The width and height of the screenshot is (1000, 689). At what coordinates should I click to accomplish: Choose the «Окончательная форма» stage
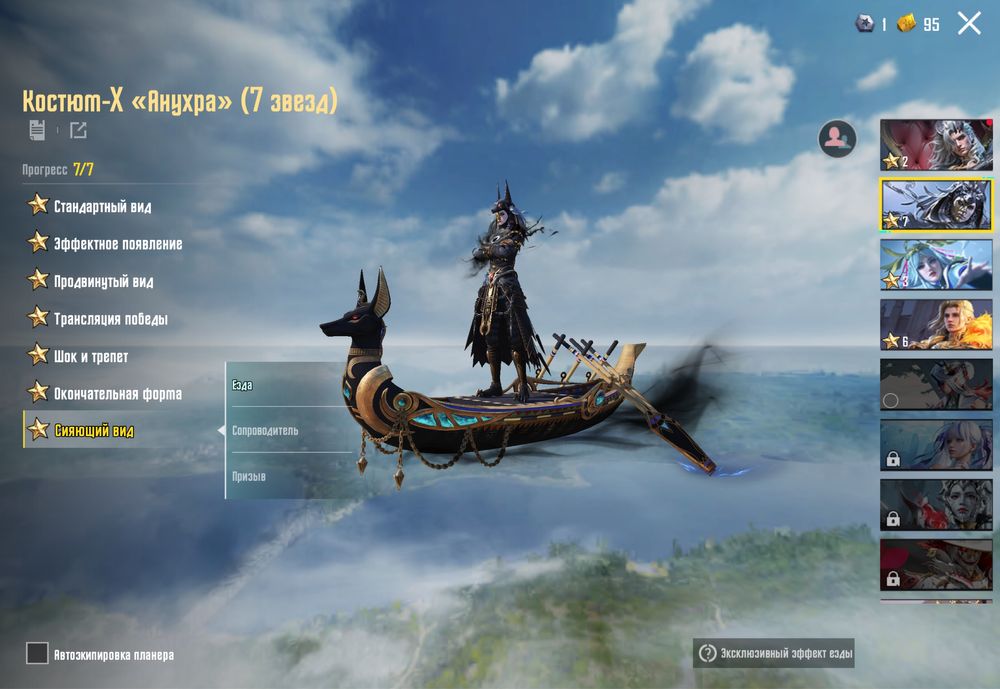click(x=117, y=394)
